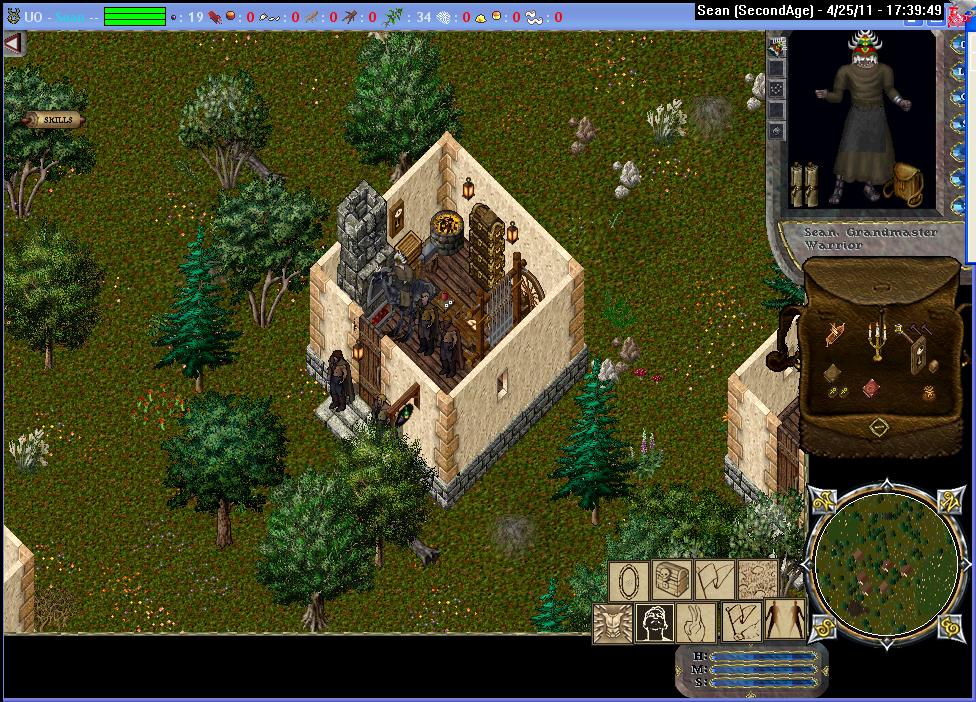The height and width of the screenshot is (702, 976).
Task: Select the candelabra in the backpack
Action: [877, 339]
